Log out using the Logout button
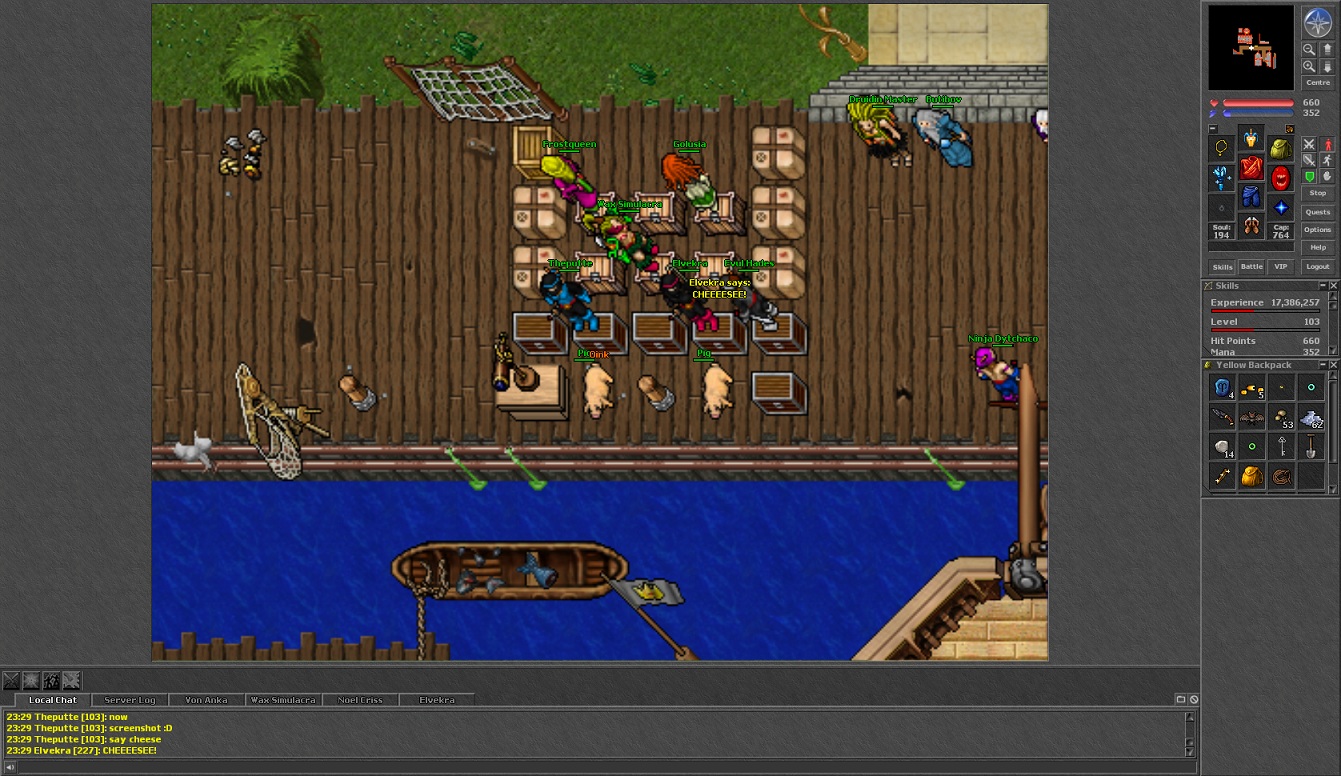 1318,267
